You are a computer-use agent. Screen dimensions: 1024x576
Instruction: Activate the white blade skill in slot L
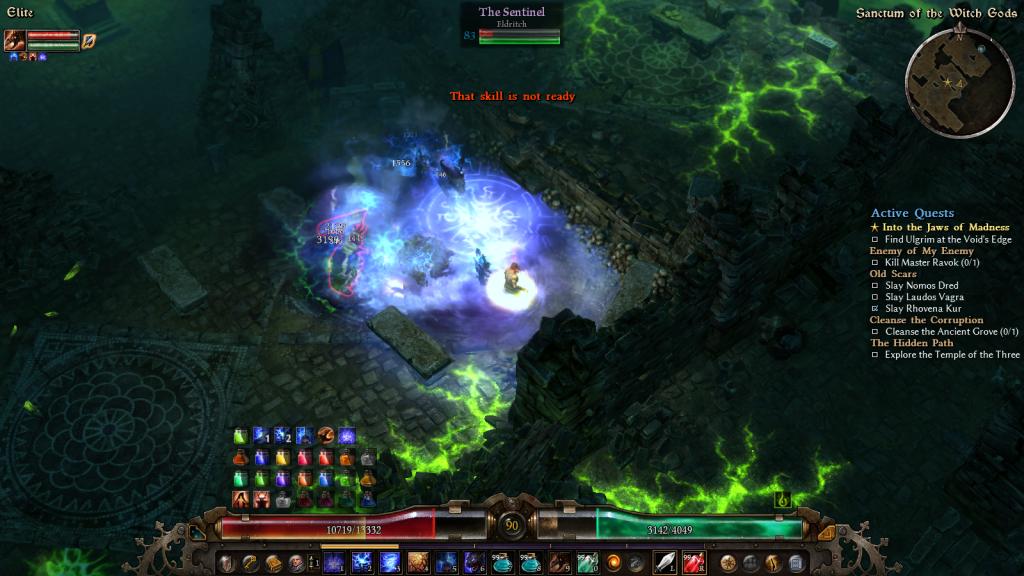point(666,562)
